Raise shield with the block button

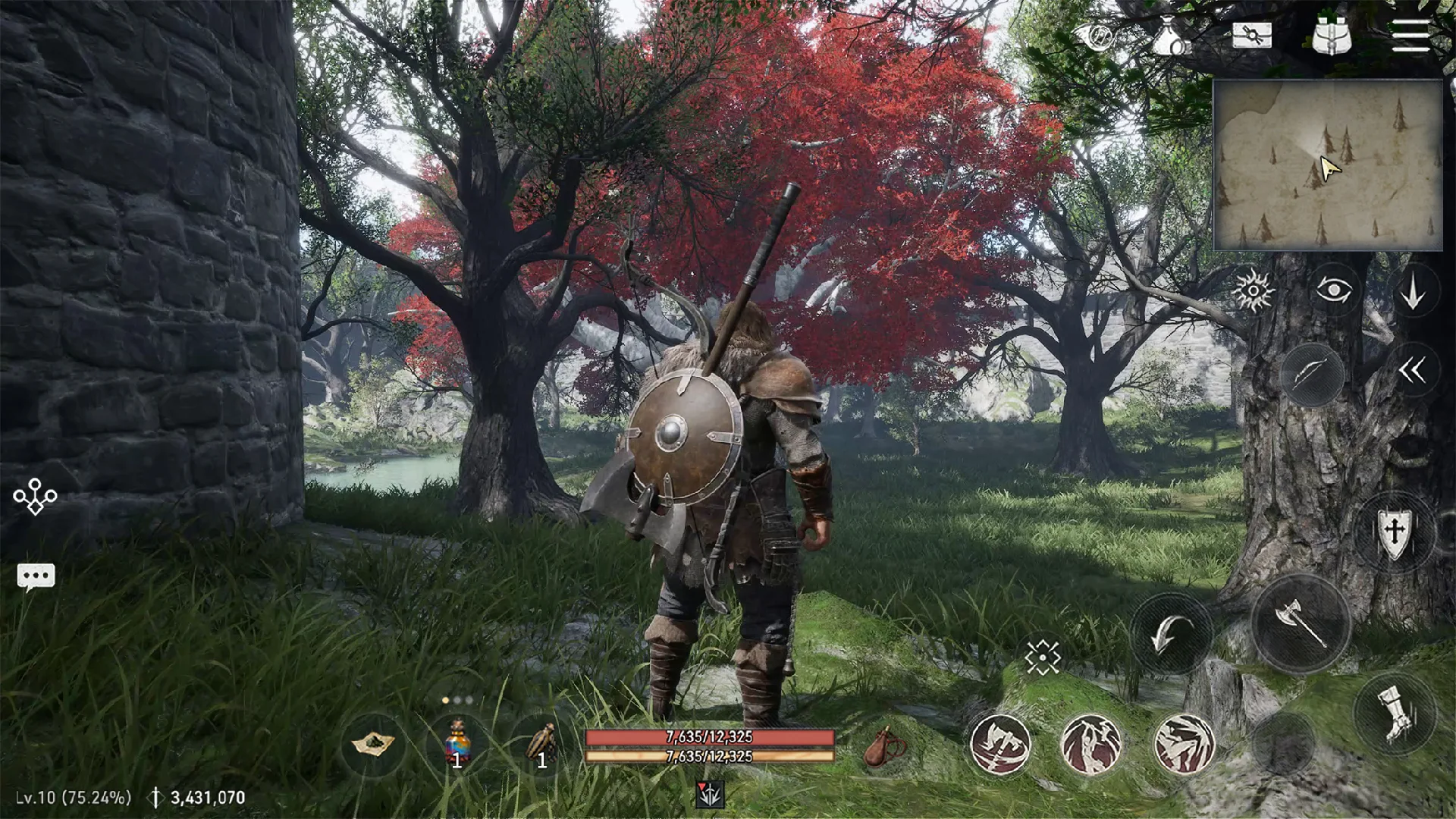click(1394, 530)
